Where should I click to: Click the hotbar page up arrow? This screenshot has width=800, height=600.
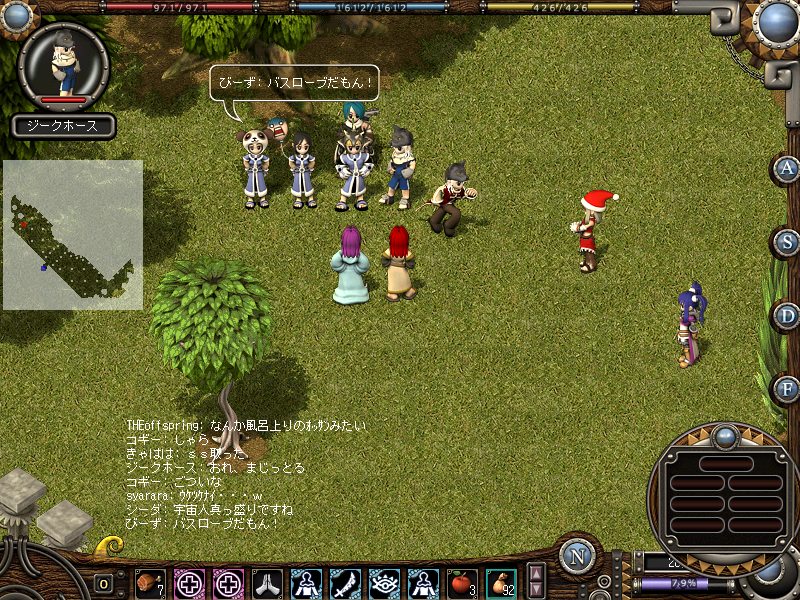click(537, 574)
